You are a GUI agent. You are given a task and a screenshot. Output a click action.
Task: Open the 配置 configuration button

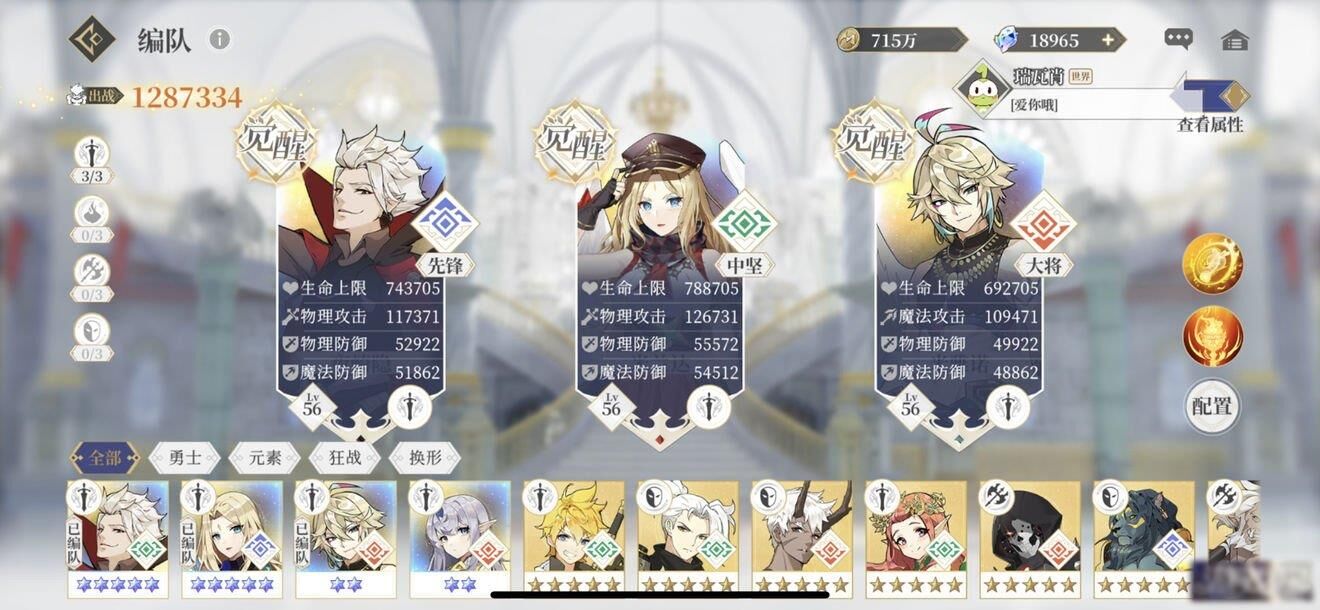coord(1212,406)
